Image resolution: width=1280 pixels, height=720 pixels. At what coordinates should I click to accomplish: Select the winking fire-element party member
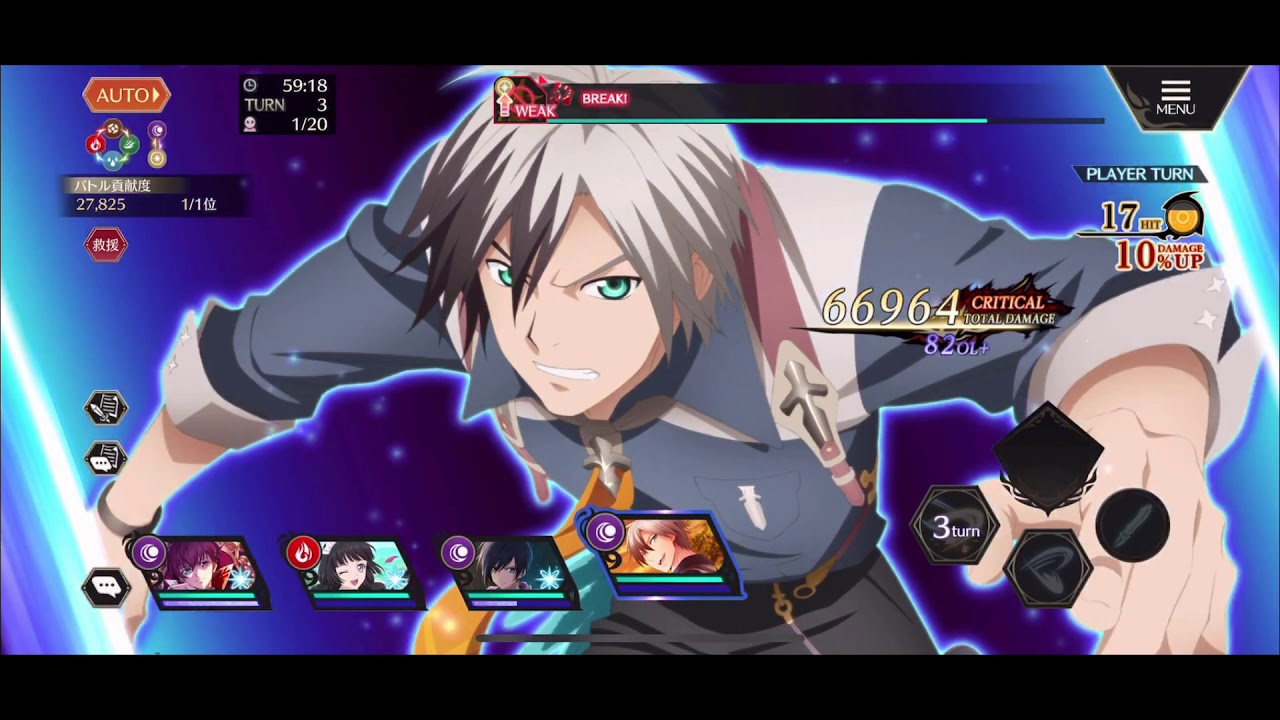coord(360,572)
